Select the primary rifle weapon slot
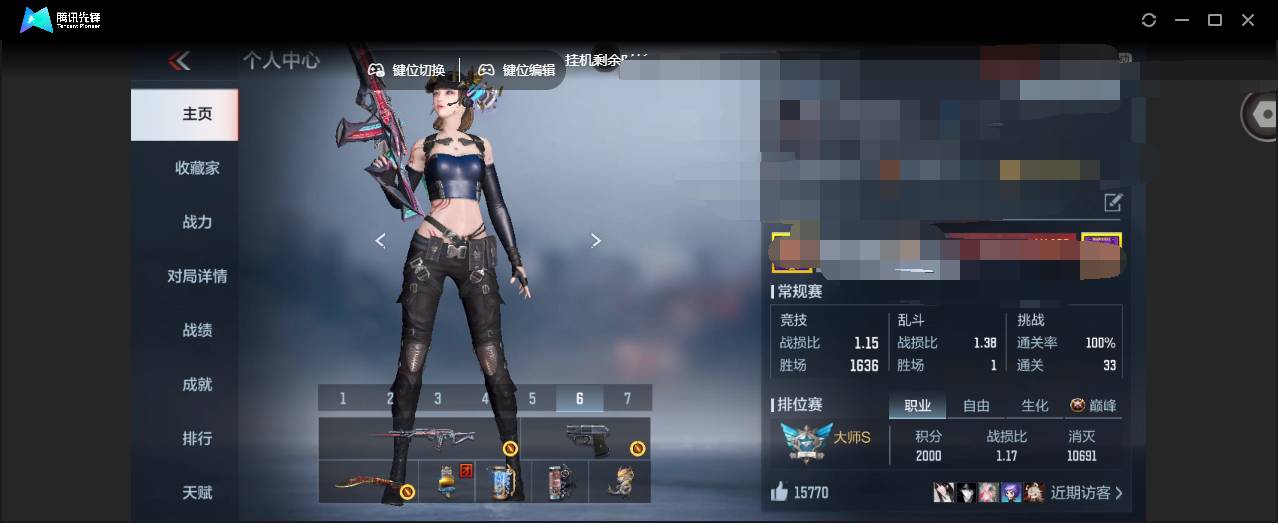The image size is (1278, 523). pyautogui.click(x=418, y=438)
